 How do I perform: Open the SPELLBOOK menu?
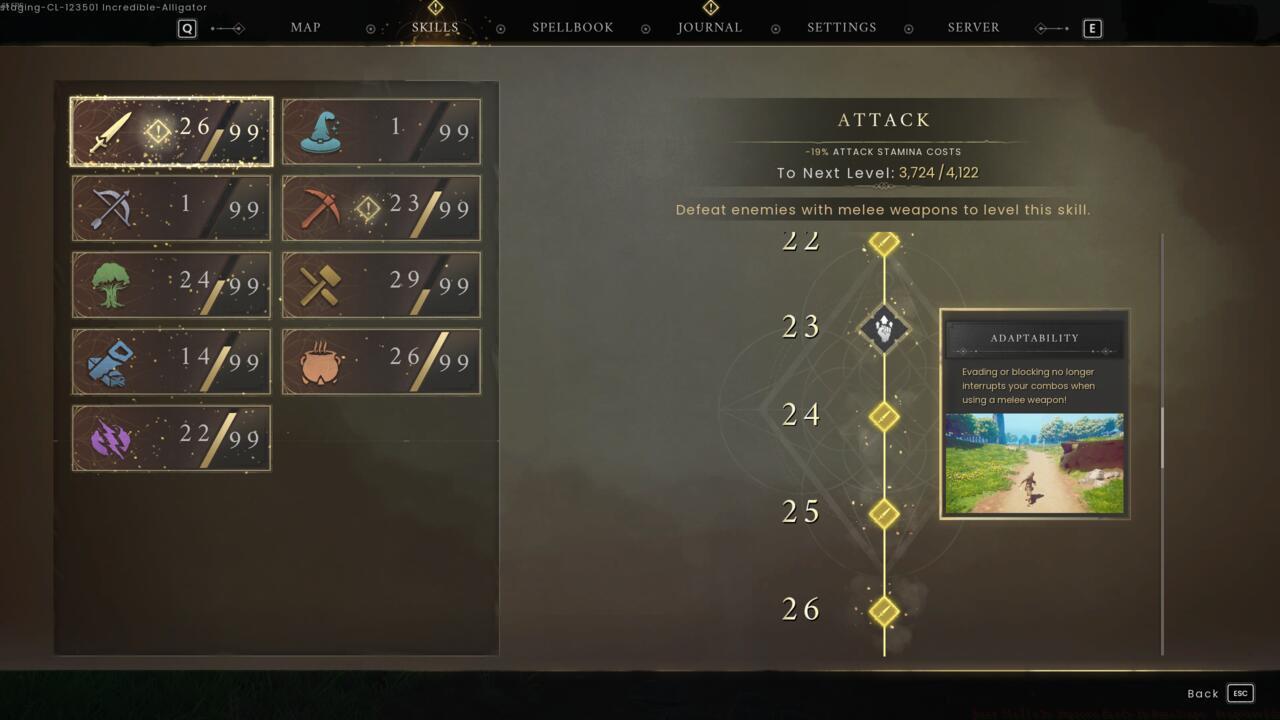pos(572,27)
